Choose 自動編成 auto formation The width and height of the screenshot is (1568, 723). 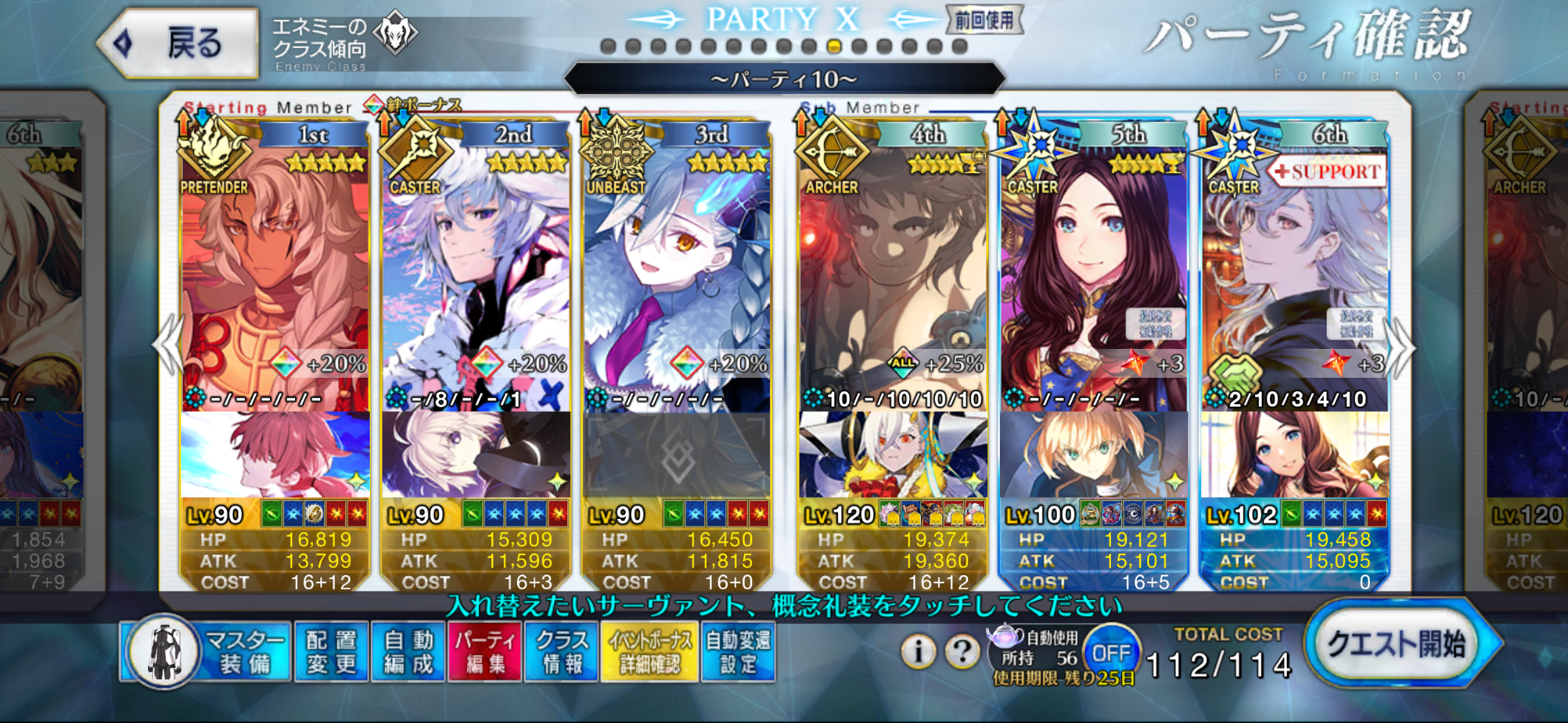point(408,652)
